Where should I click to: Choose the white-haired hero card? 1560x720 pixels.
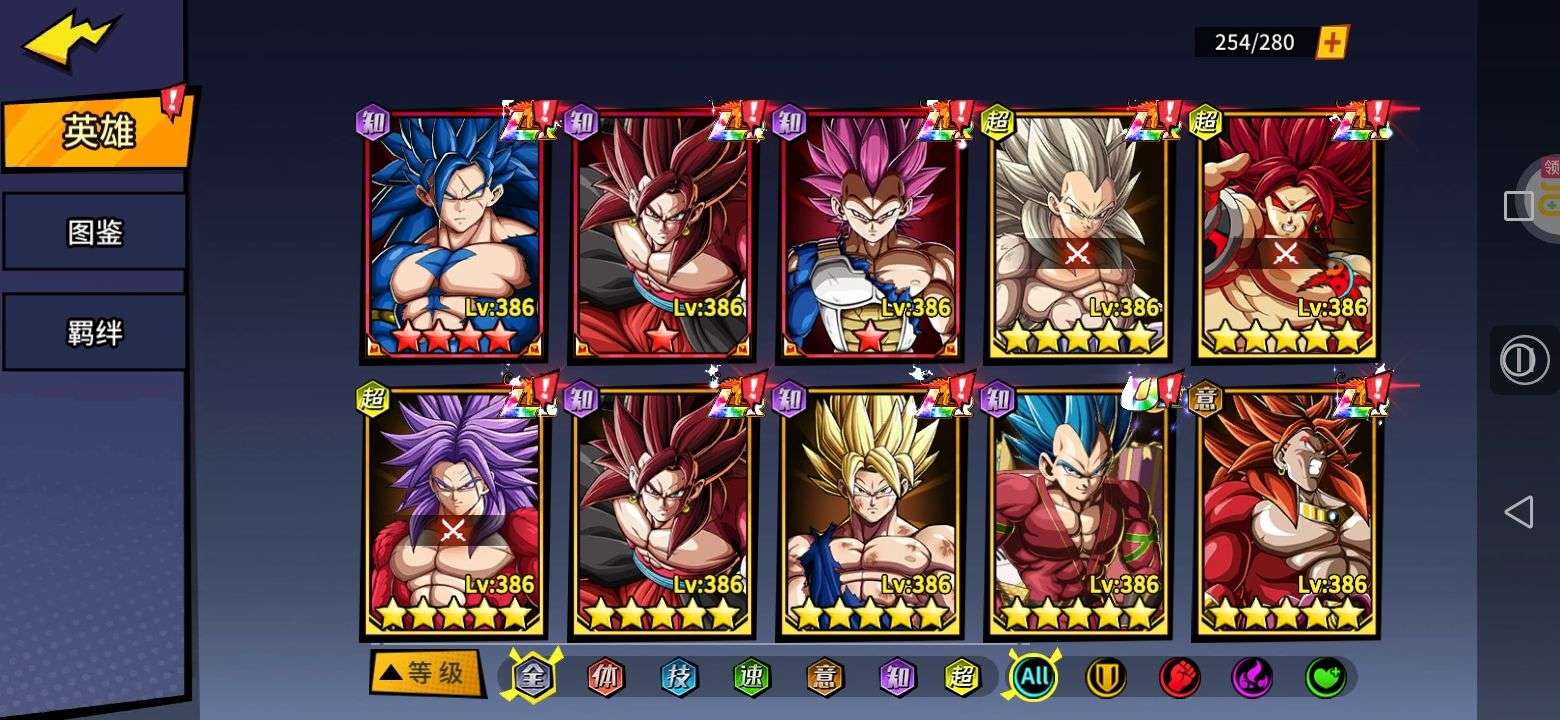(1078, 235)
